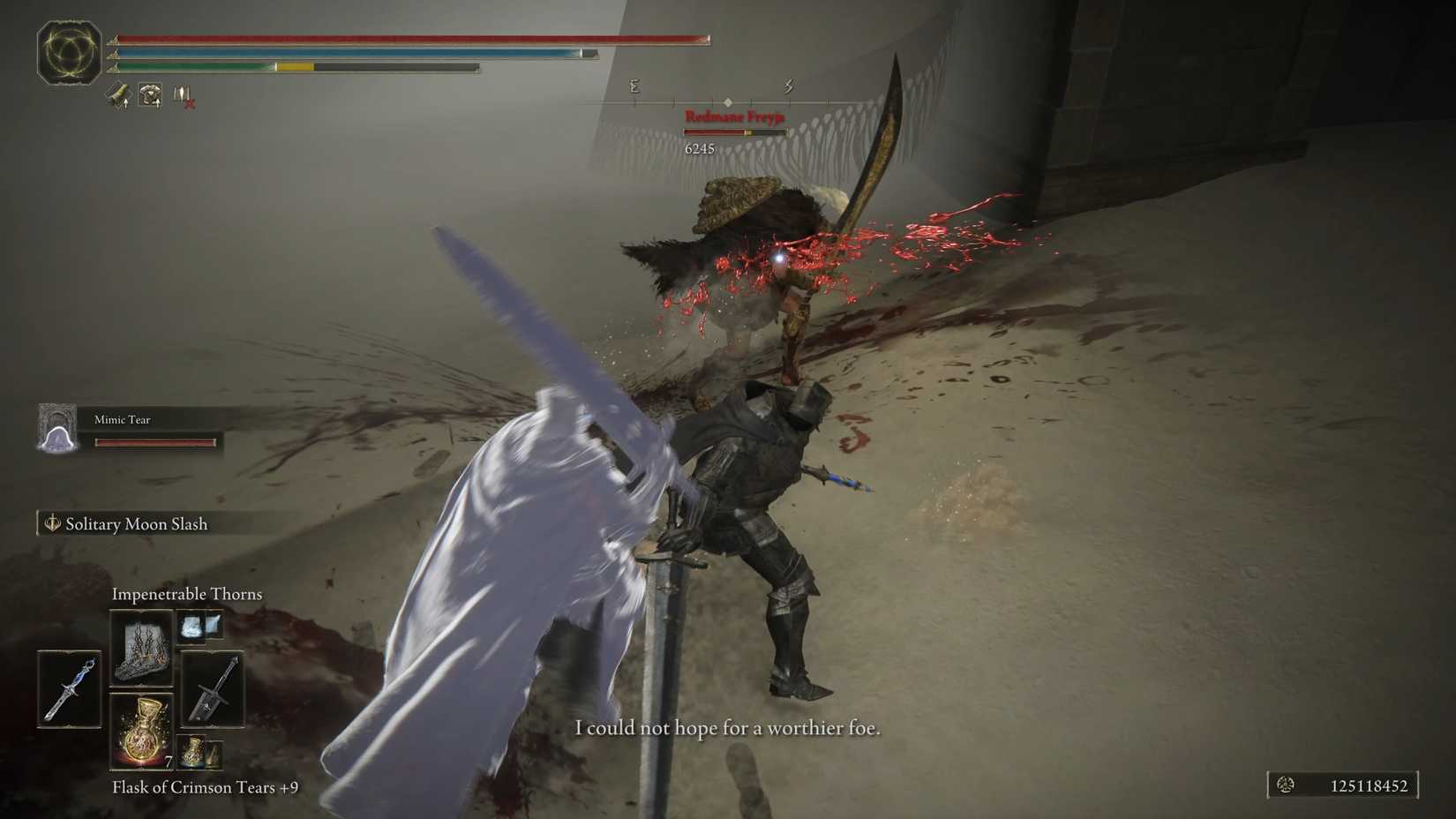Click the Flask of Cerulean Tears quick slot
Screen dimensions: 1456x819
click(x=193, y=752)
